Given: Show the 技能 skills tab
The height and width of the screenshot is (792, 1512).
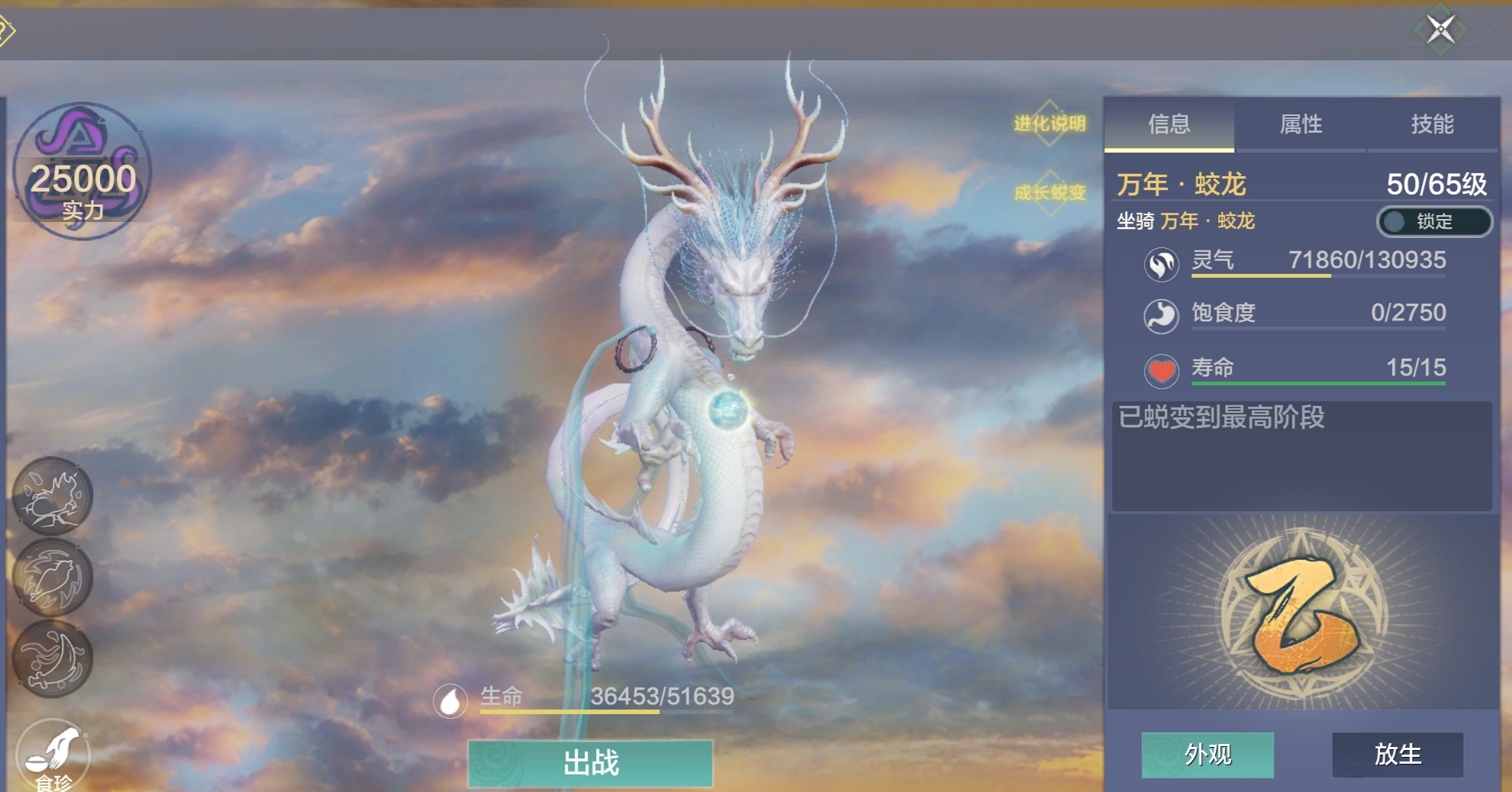Looking at the screenshot, I should pyautogui.click(x=1432, y=124).
